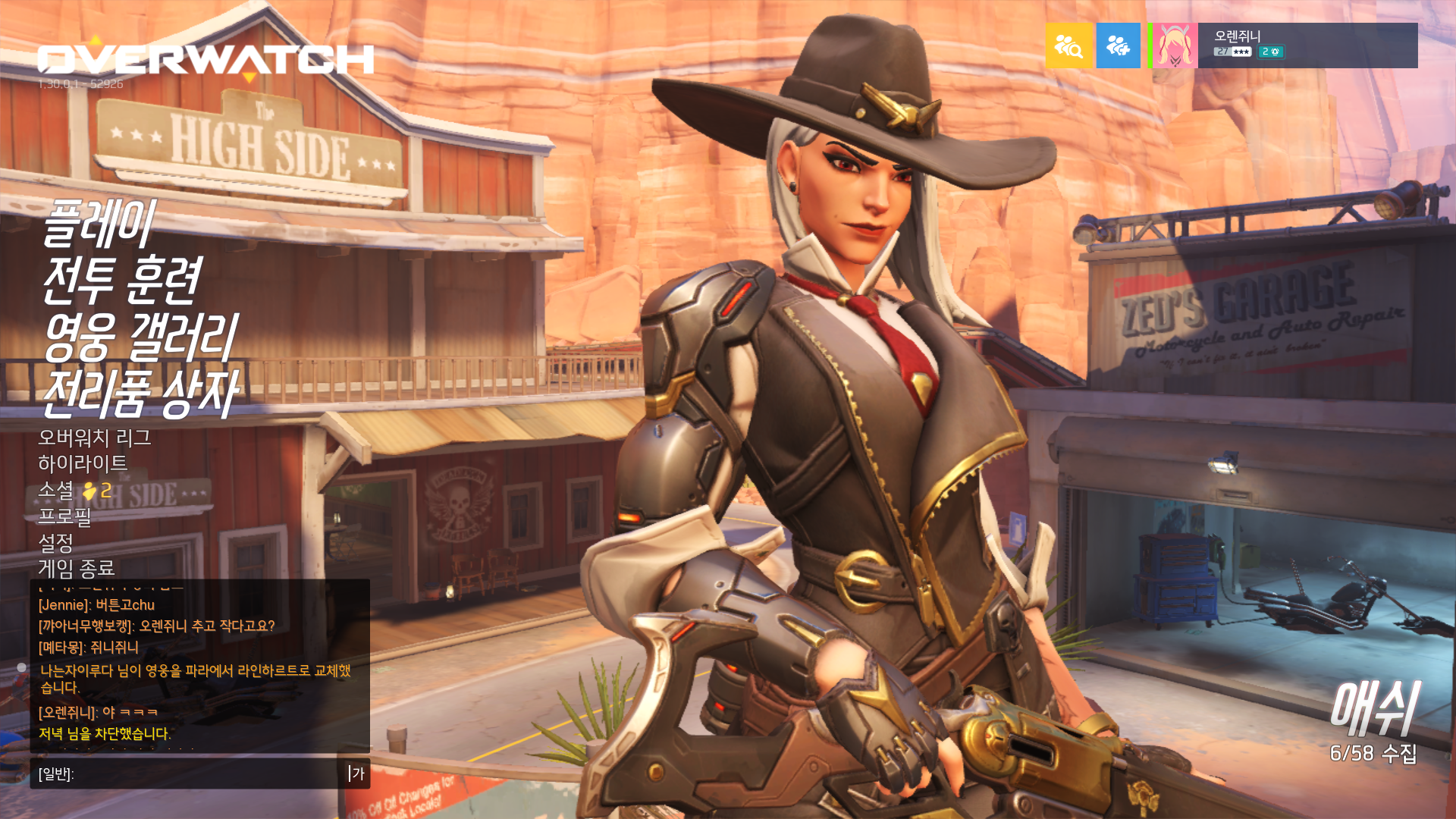
Task: Choose 게임 종료 (Exit Game)
Action: point(76,568)
